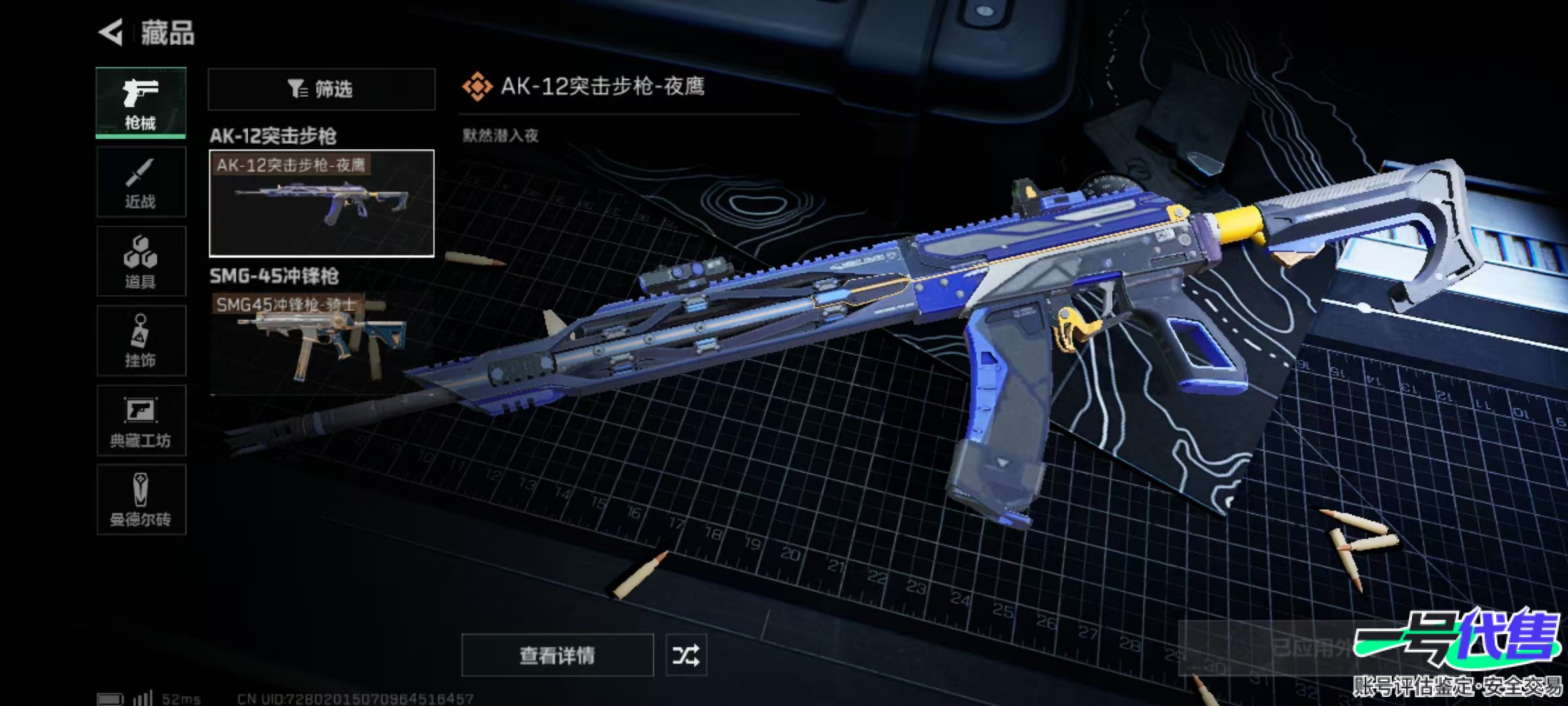Open the 筛选 filter button
1568x706 pixels.
(321, 89)
